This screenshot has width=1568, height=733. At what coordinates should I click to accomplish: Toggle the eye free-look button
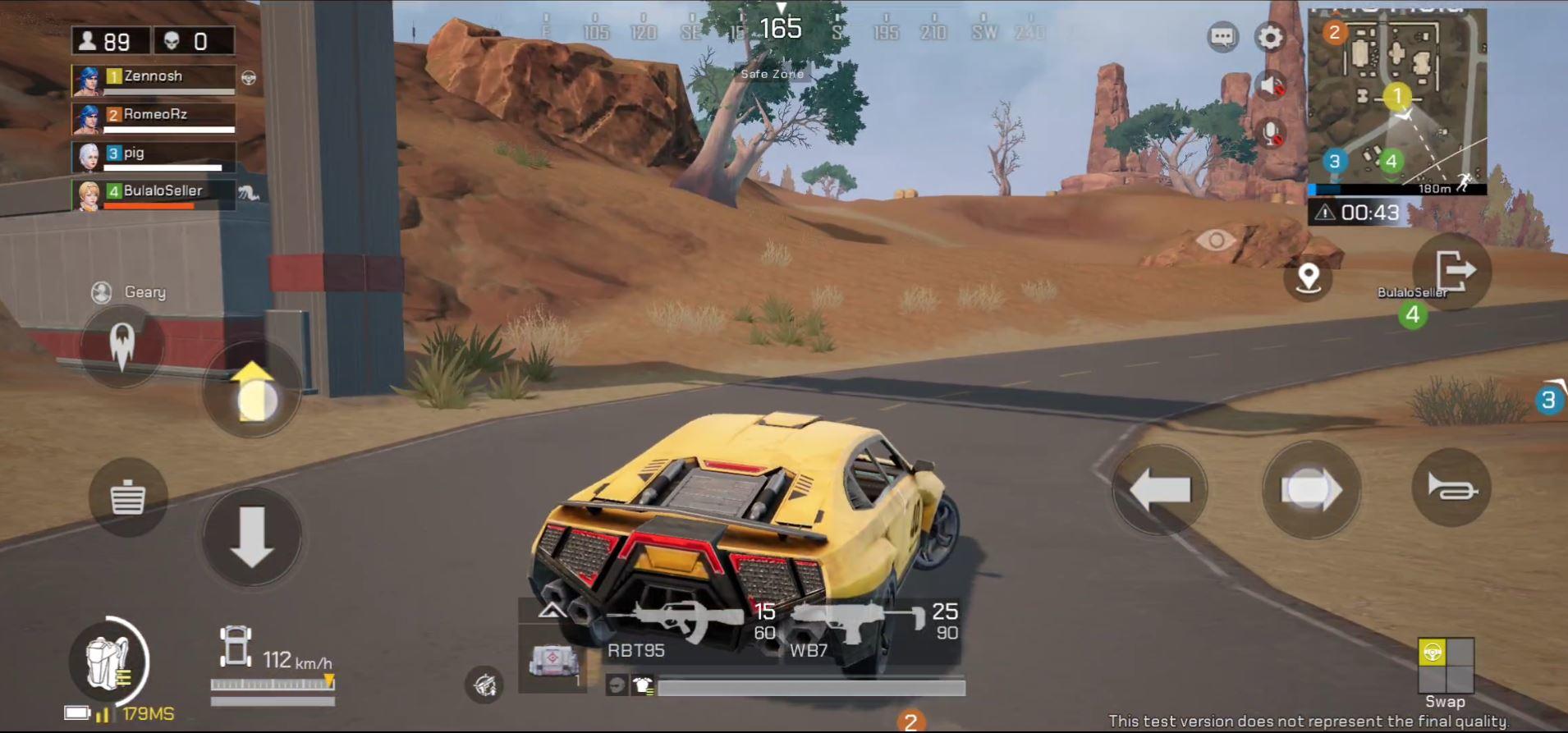pyautogui.click(x=1216, y=241)
